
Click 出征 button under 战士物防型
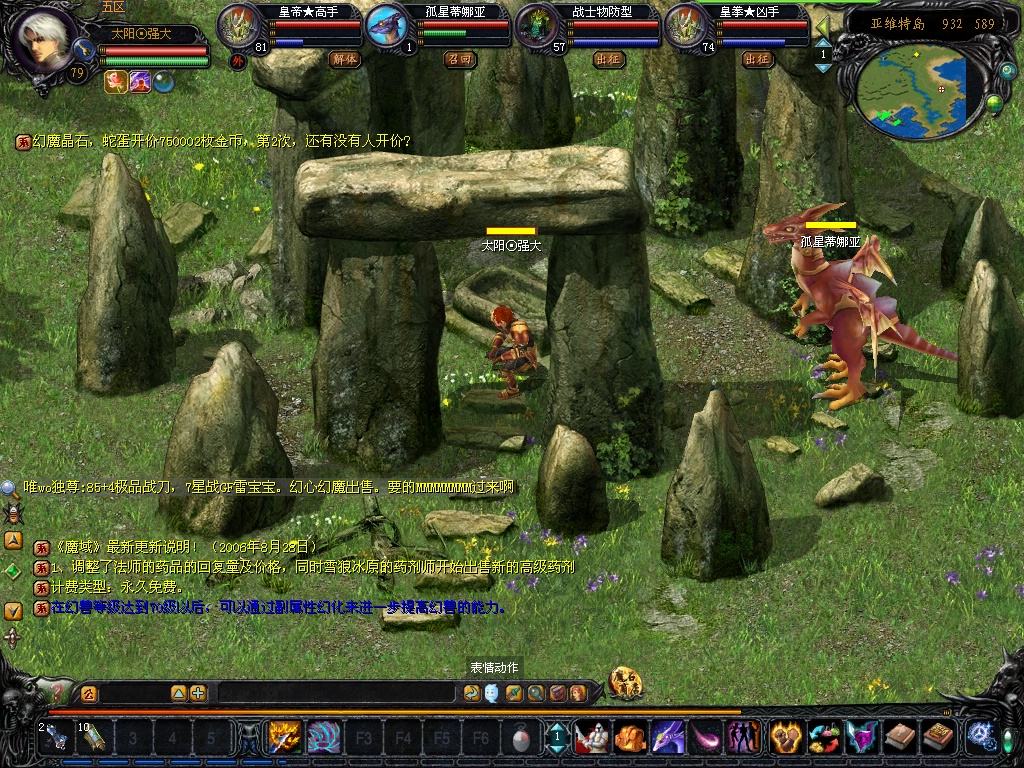click(x=608, y=59)
